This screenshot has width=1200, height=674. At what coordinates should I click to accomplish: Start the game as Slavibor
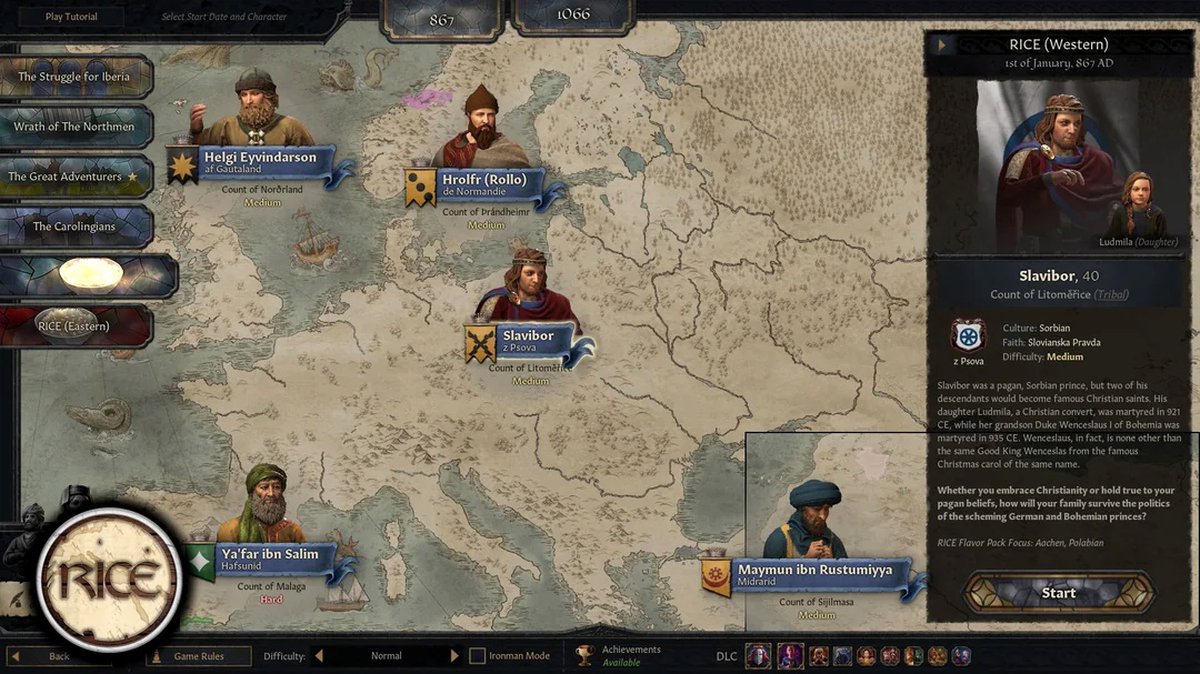tap(1059, 593)
